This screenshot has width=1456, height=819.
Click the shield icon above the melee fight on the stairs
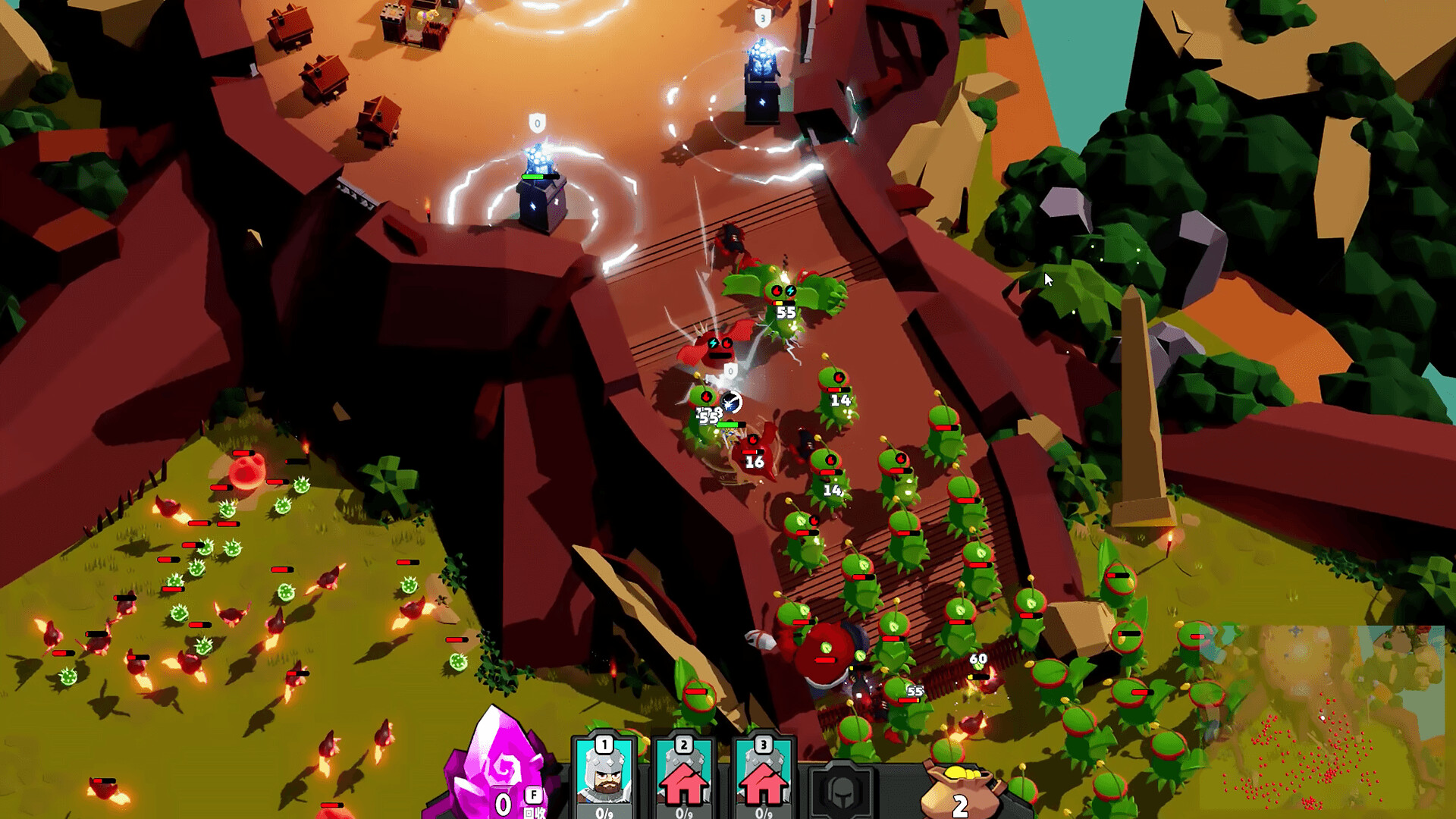coord(730,370)
